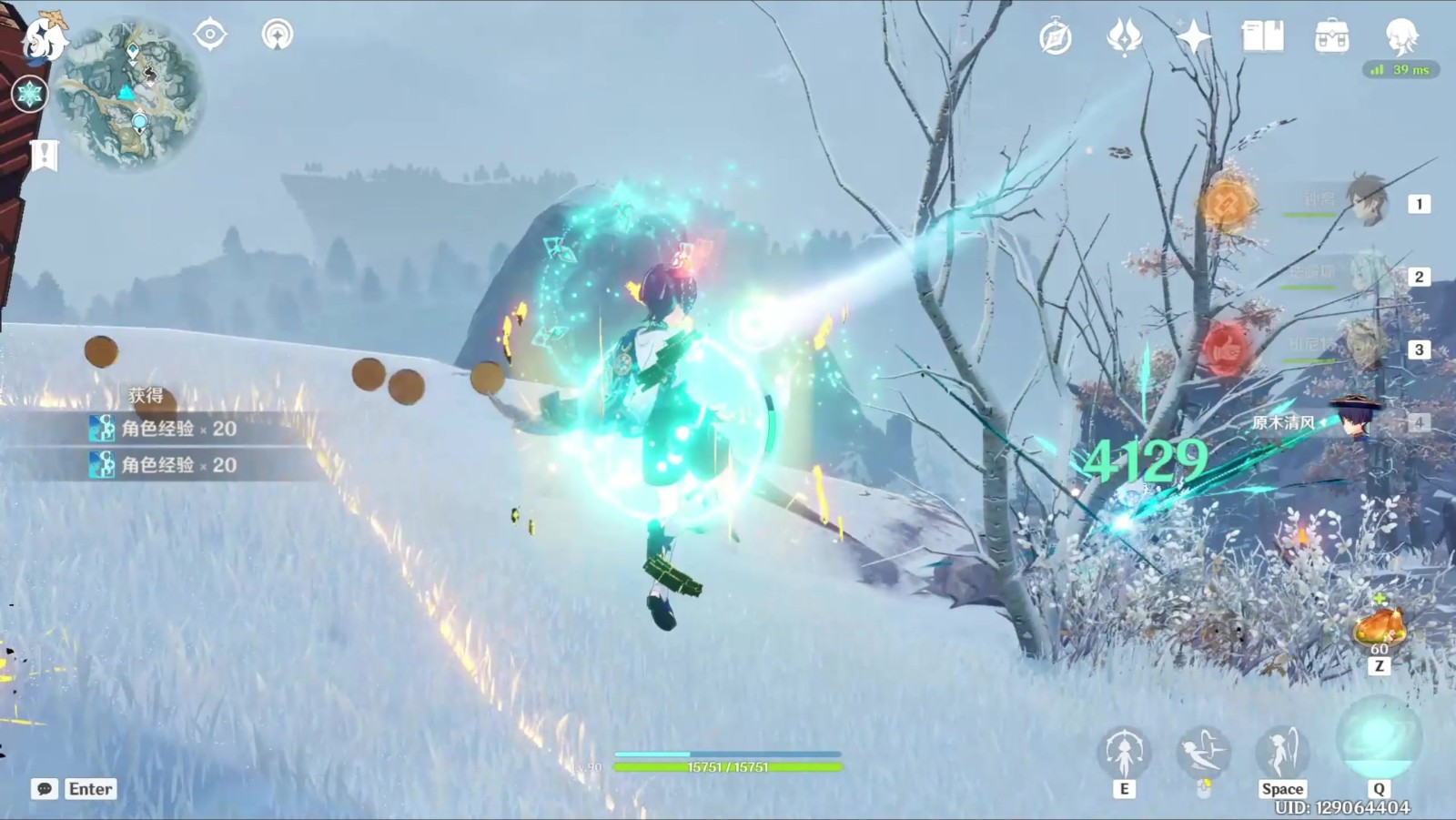Activate the Elemental Skill icon

(1124, 753)
